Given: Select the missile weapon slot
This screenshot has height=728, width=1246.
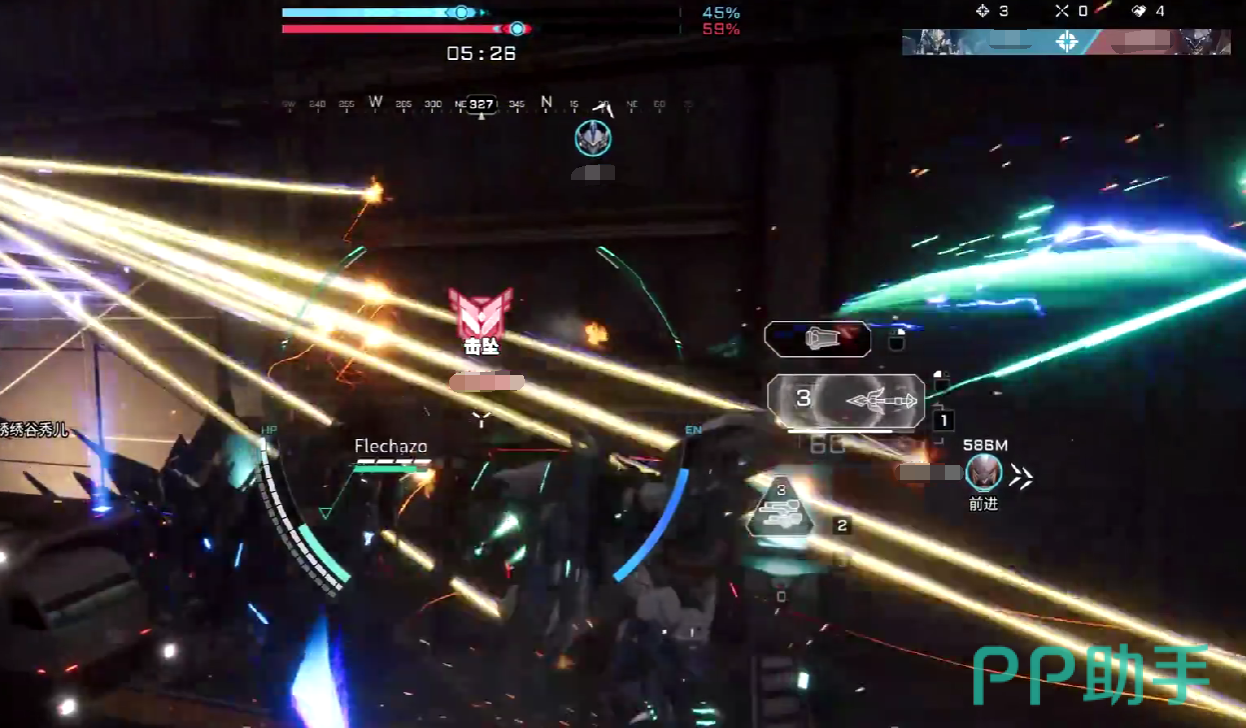Looking at the screenshot, I should [x=845, y=401].
